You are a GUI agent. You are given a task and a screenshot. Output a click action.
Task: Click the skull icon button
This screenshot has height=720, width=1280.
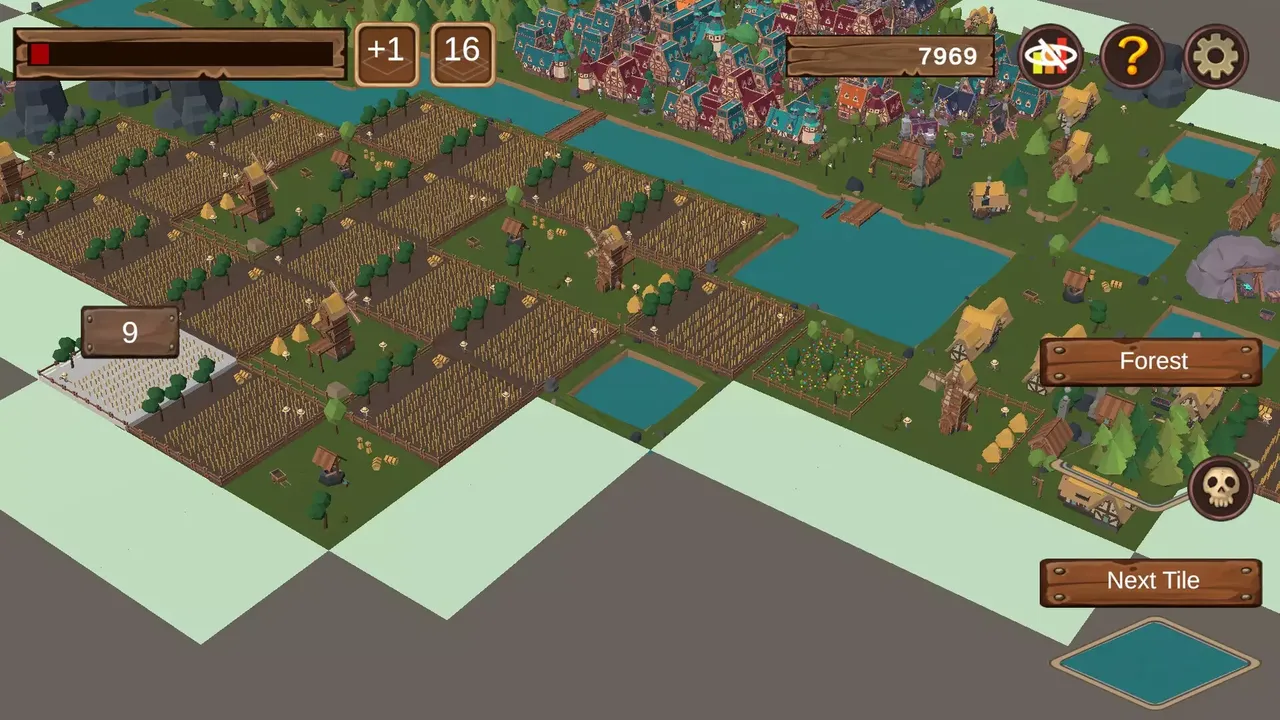pyautogui.click(x=1220, y=488)
